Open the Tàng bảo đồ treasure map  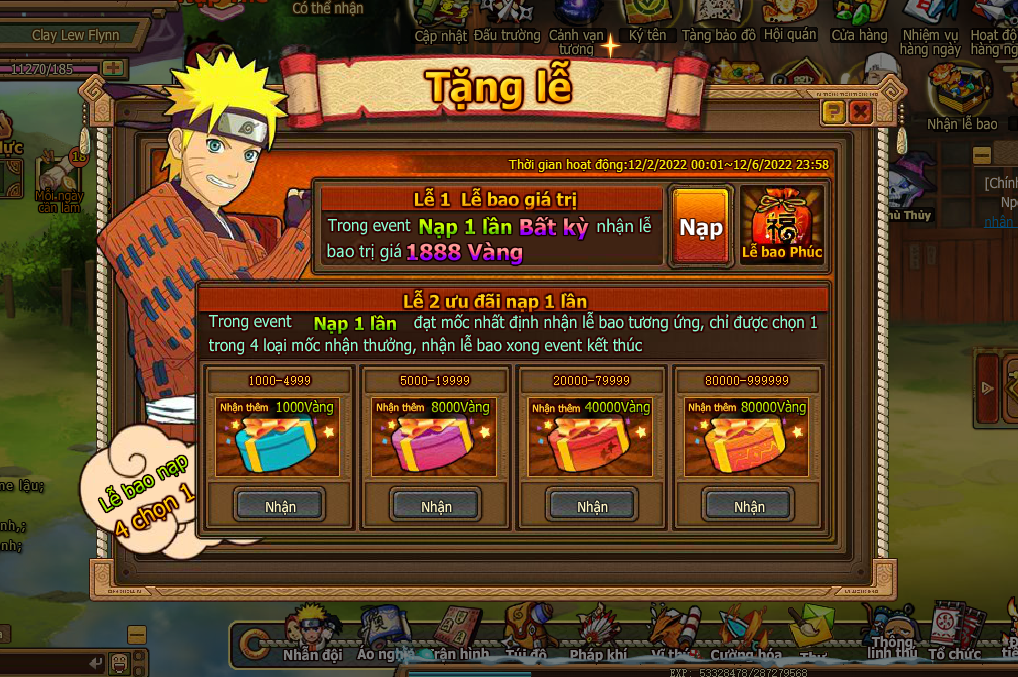pyautogui.click(x=719, y=20)
